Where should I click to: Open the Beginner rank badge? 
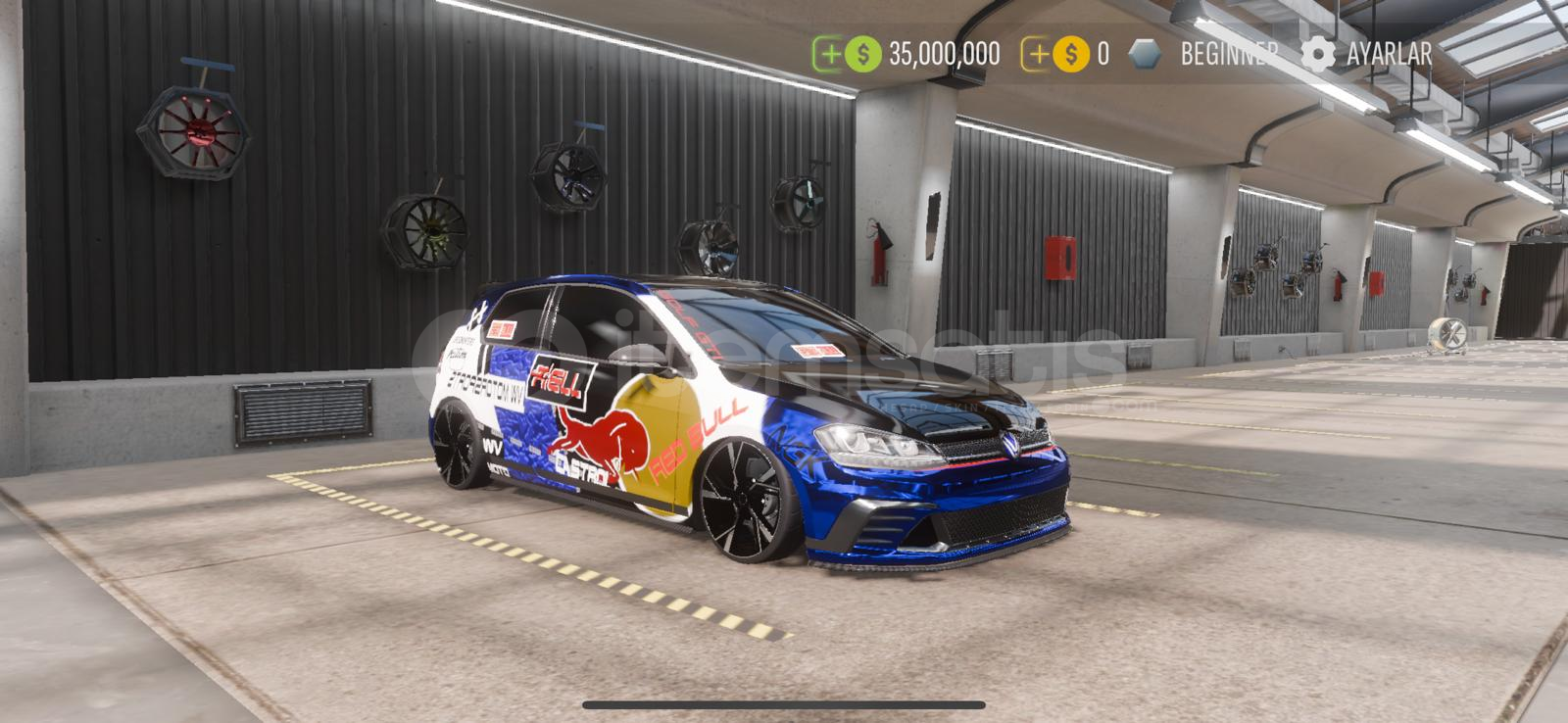1203,54
